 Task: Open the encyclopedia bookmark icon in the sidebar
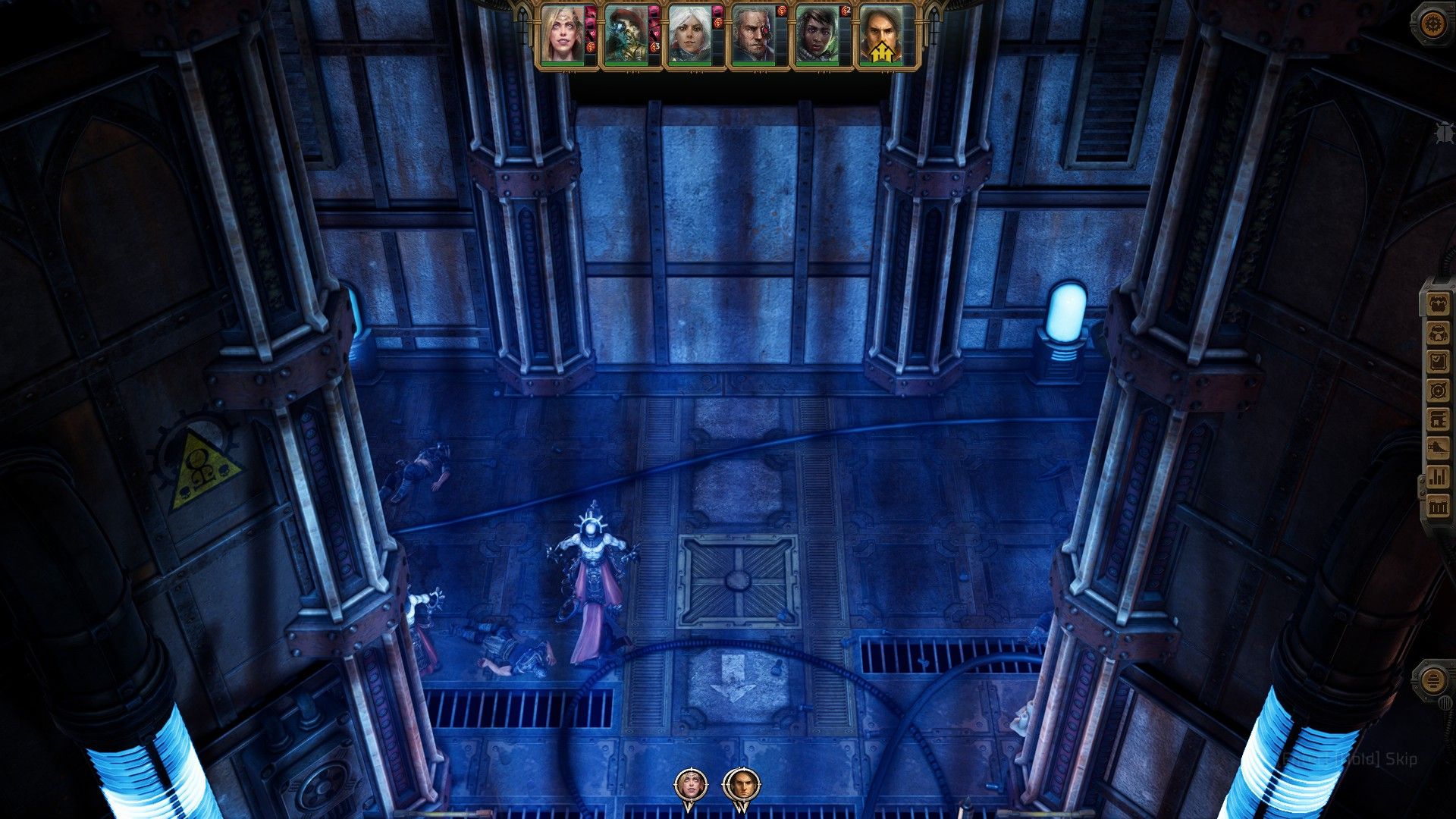(x=1437, y=419)
